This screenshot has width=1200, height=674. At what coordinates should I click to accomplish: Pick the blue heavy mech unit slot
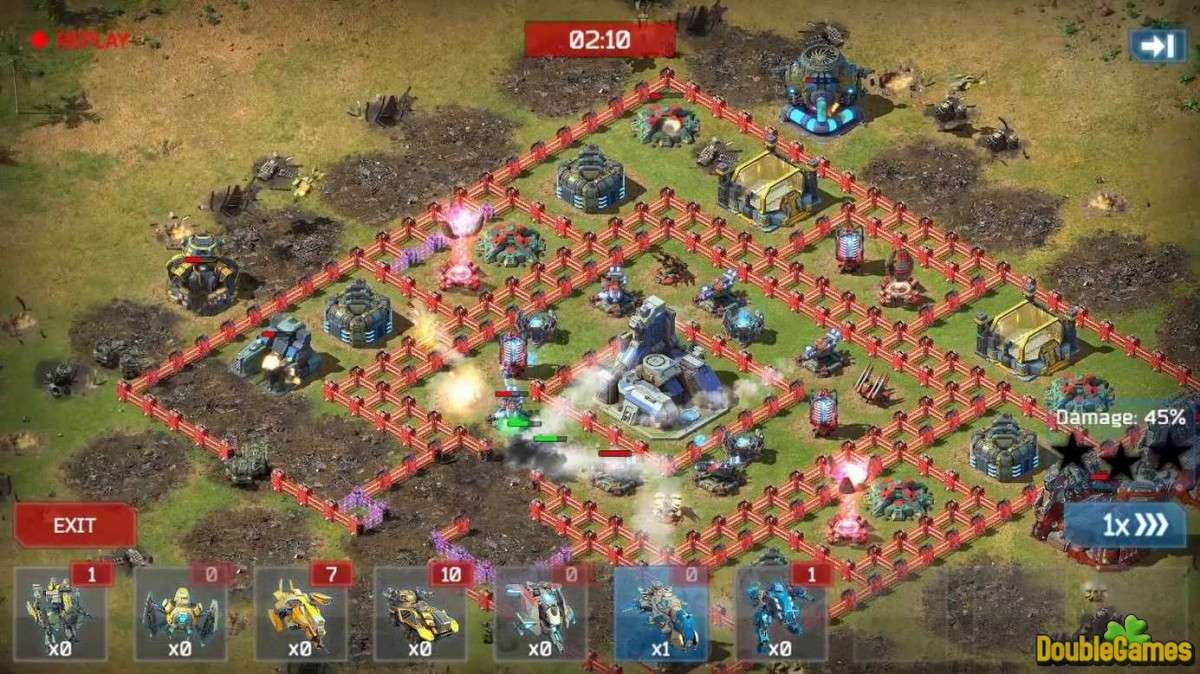click(781, 613)
